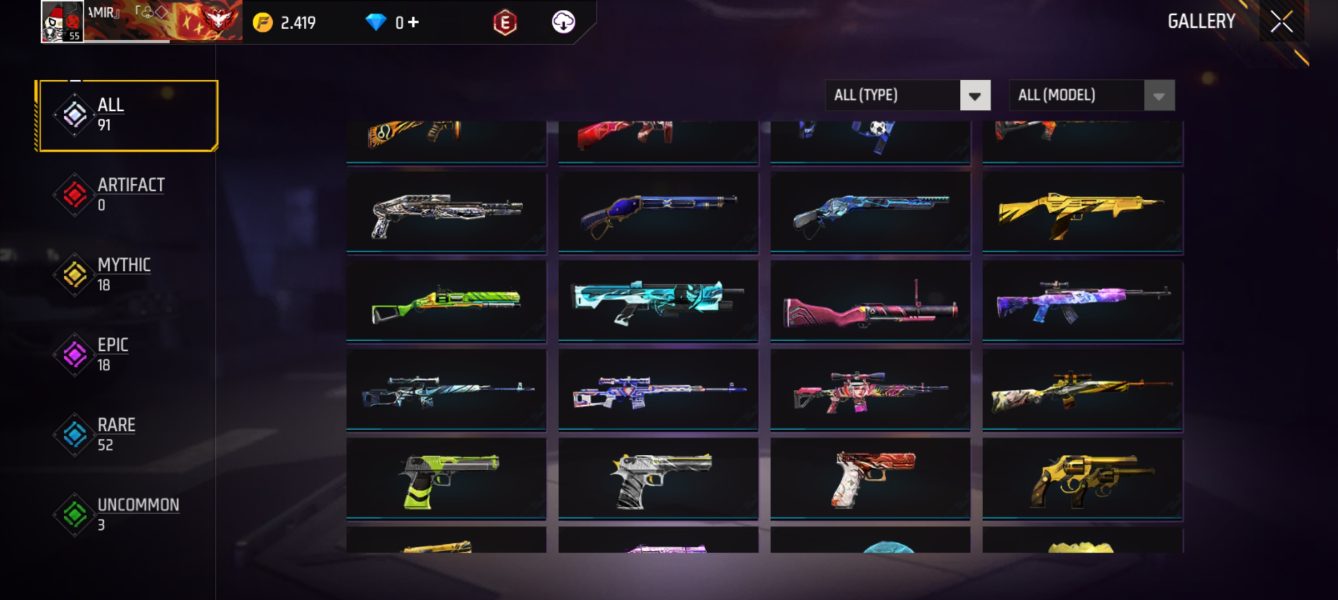This screenshot has height=600, width=1338.
Task: Add diamonds with the plus button
Action: (x=413, y=22)
